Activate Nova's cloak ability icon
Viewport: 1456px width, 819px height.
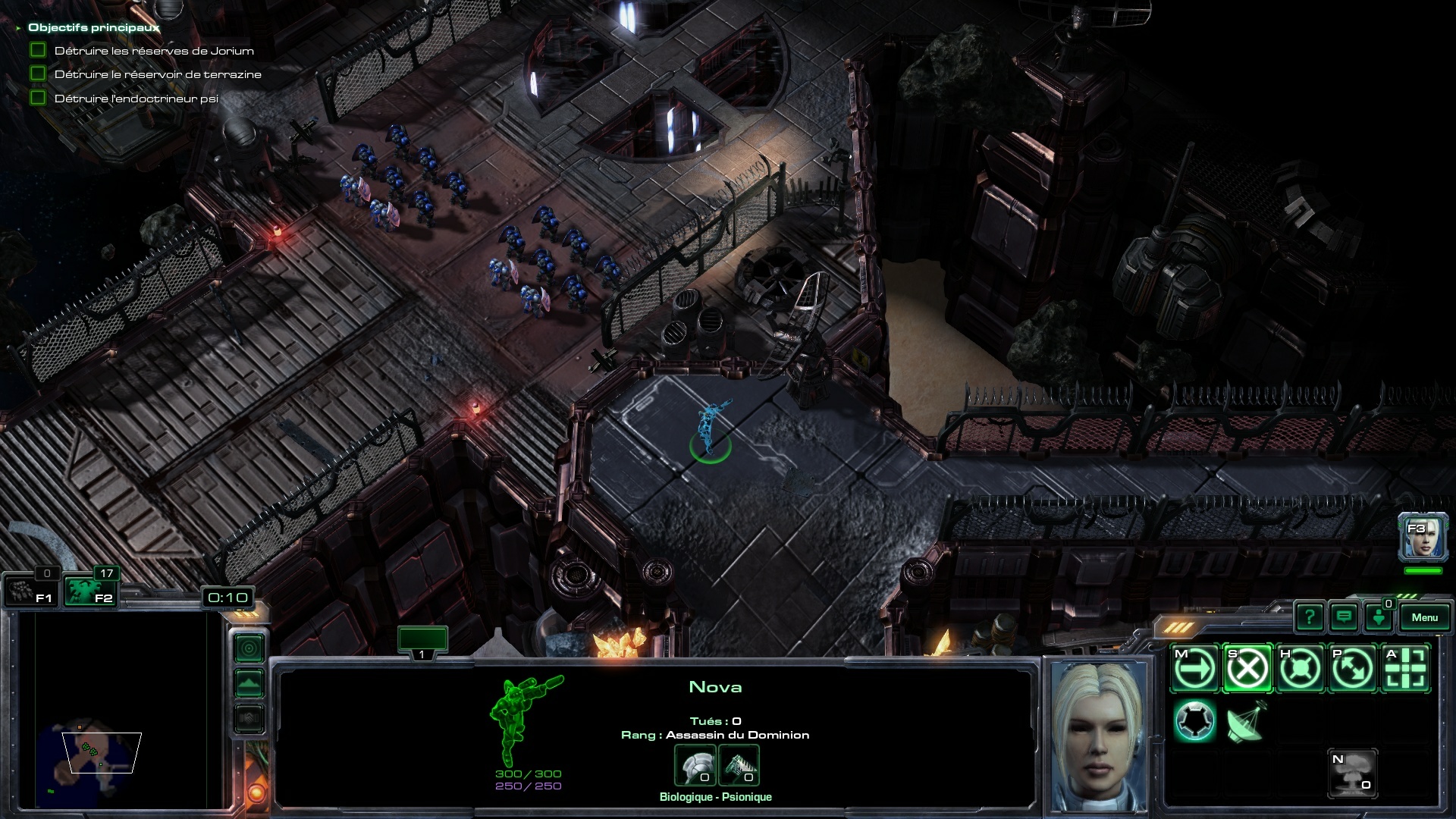pyautogui.click(x=1194, y=721)
